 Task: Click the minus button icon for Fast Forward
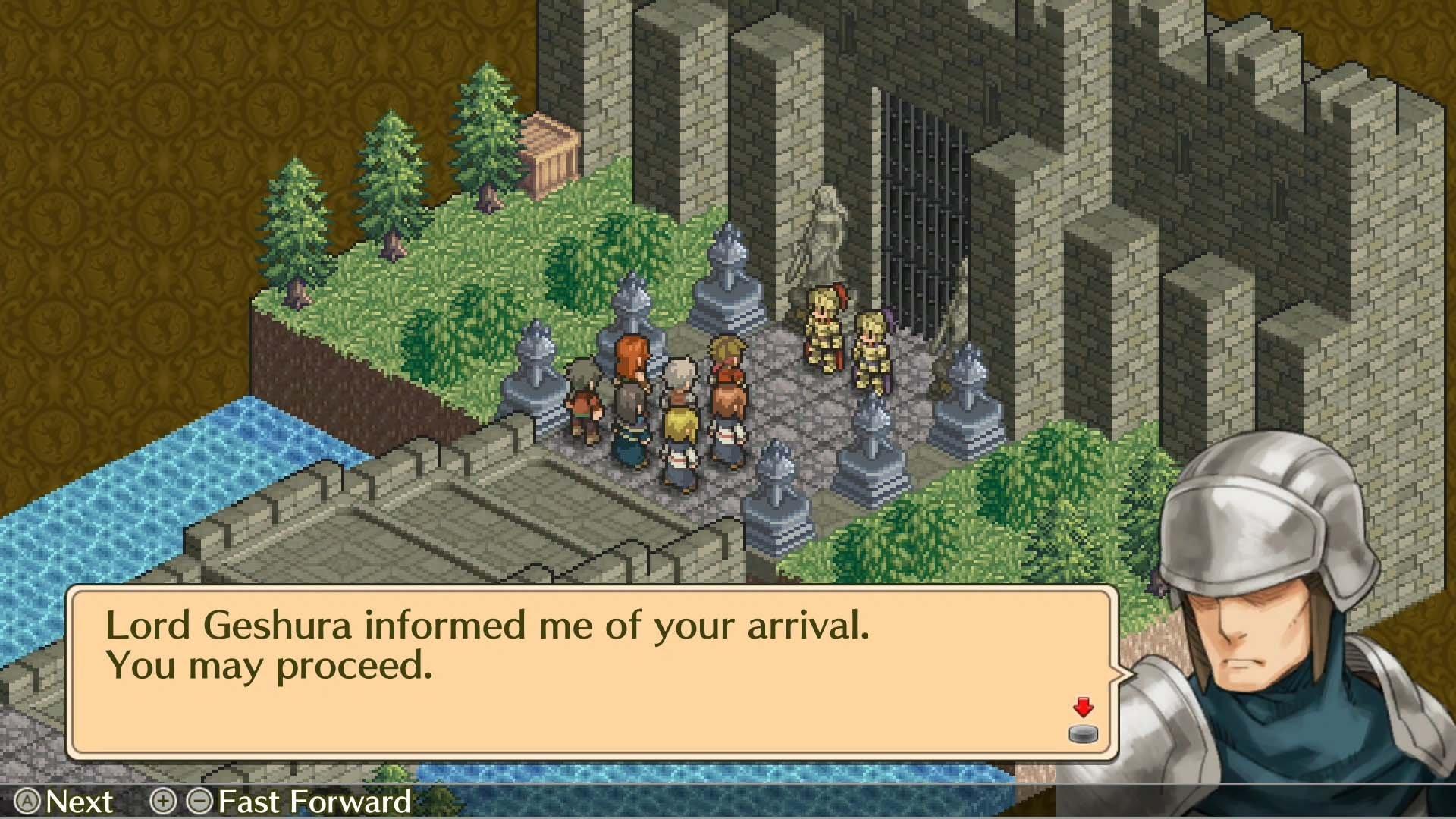point(199,802)
